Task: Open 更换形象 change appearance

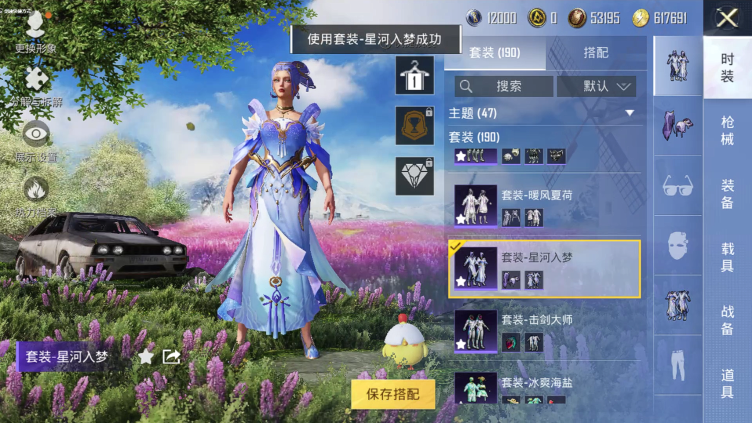Action: [35, 30]
